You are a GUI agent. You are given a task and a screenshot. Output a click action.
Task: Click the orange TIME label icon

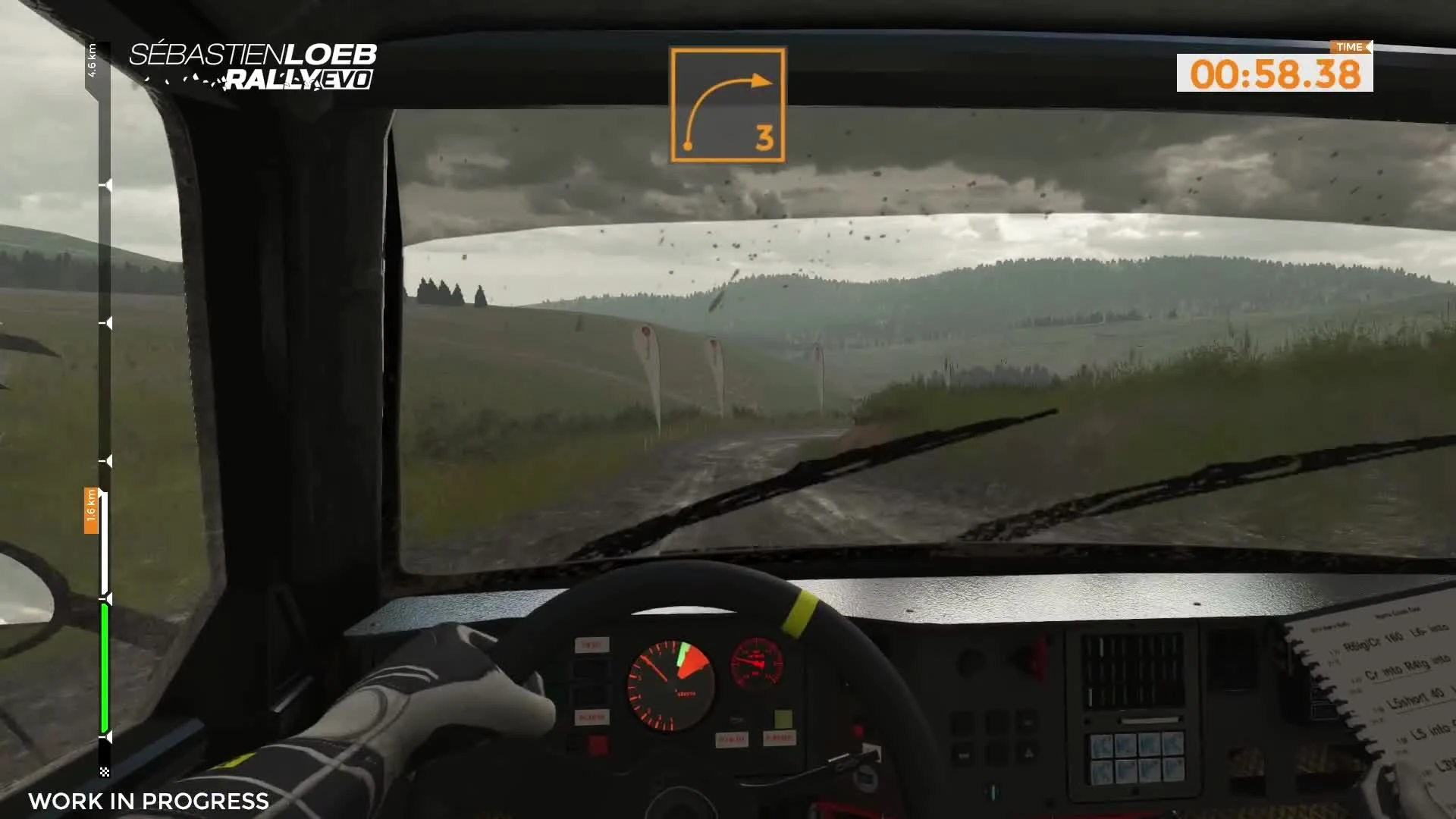pos(1349,46)
